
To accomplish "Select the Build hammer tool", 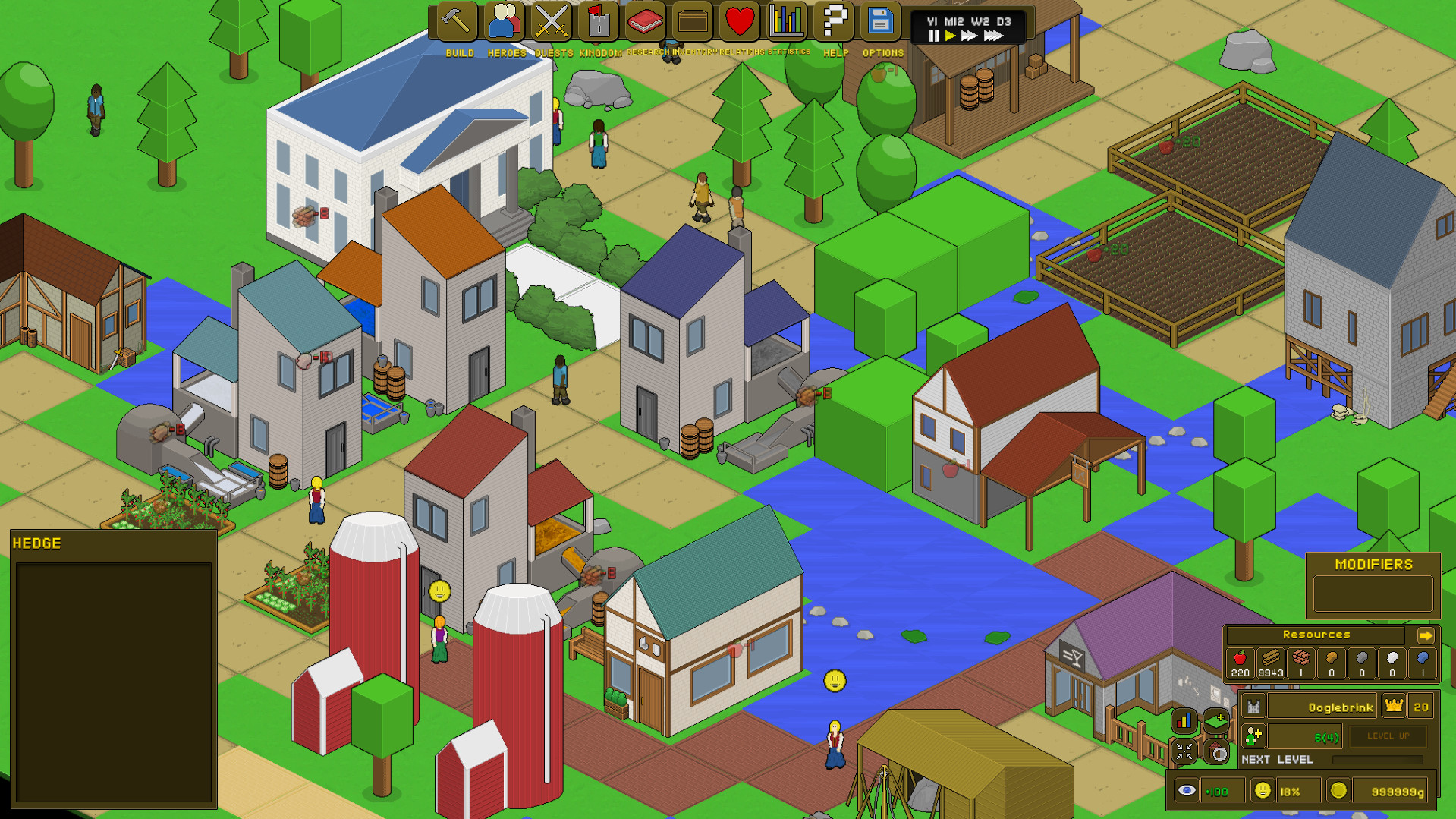I will click(x=458, y=22).
